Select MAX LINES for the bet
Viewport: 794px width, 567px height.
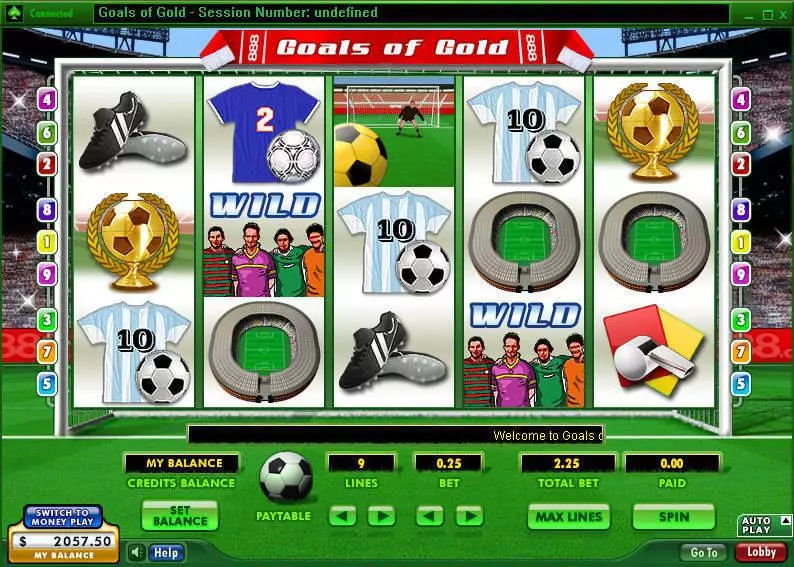pyautogui.click(x=569, y=517)
